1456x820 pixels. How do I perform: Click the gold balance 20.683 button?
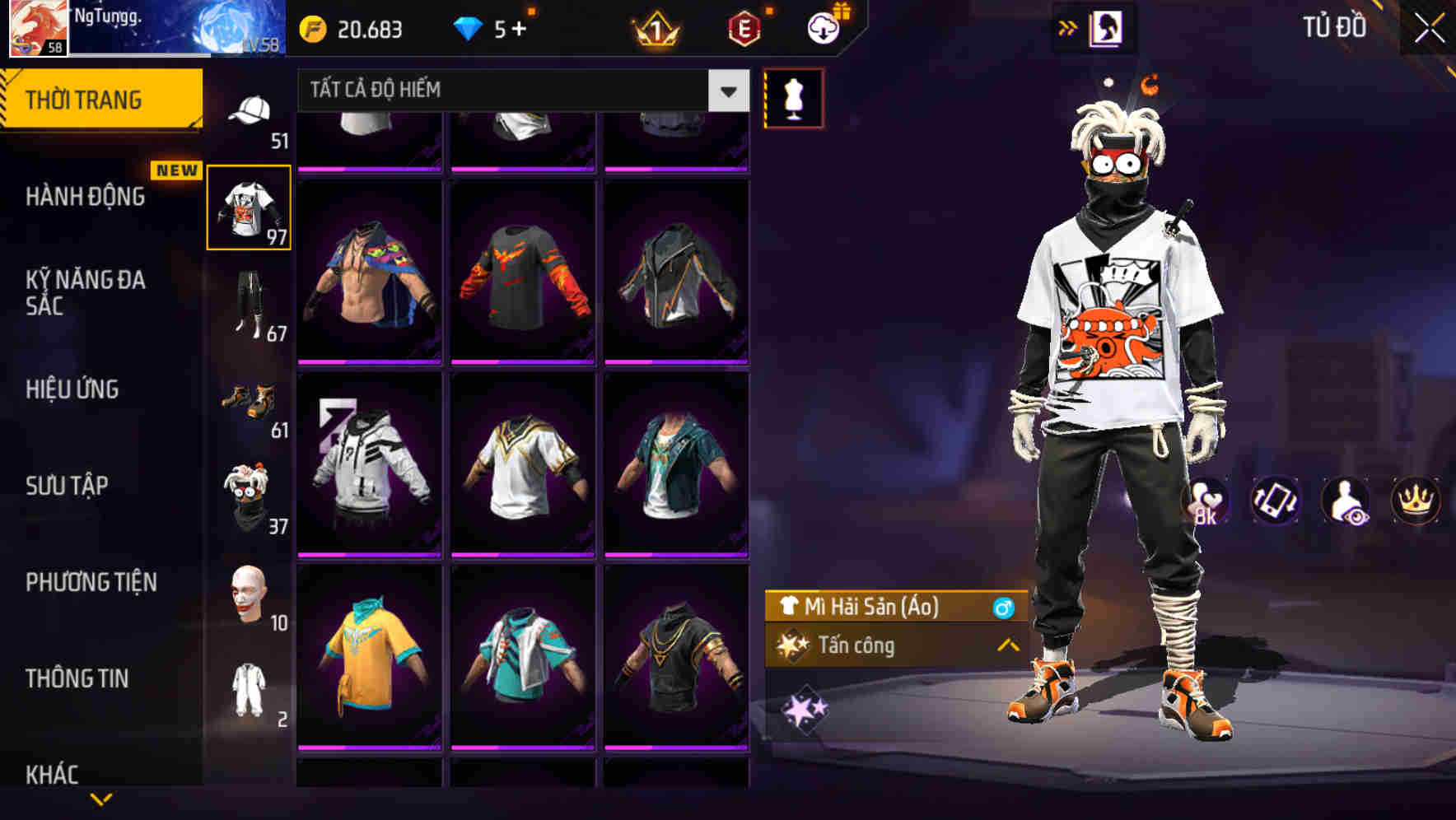[356, 28]
